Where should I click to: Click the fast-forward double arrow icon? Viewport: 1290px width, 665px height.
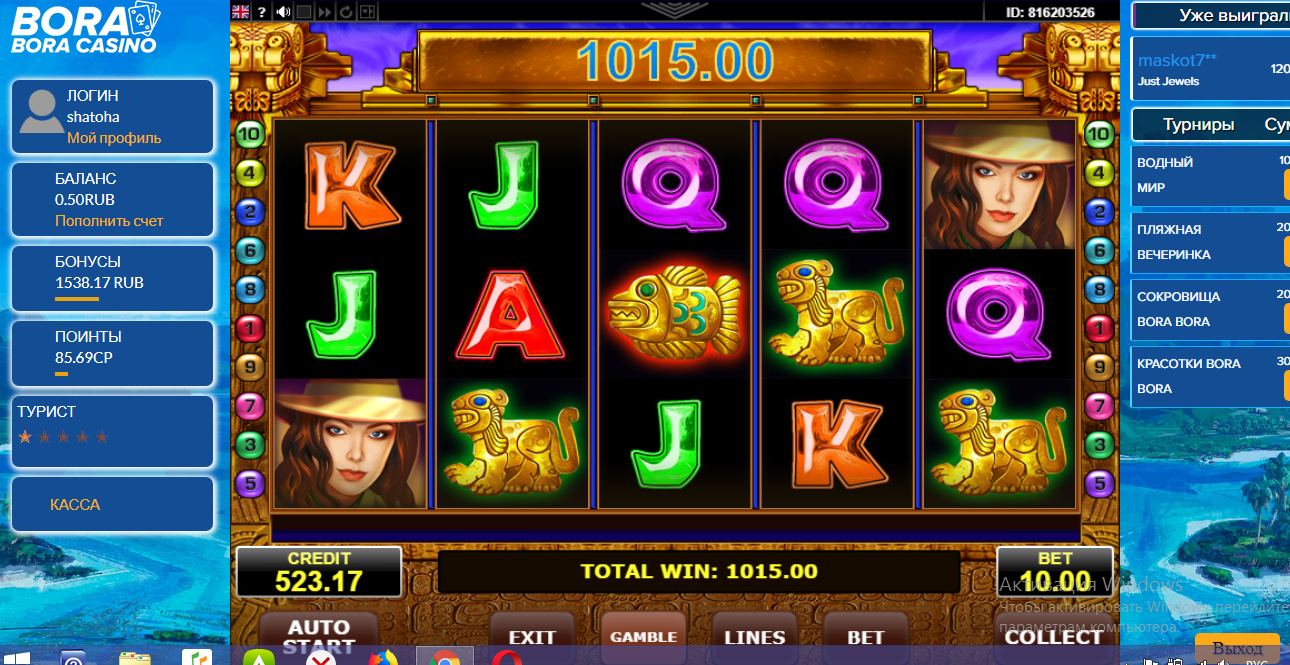(x=325, y=12)
